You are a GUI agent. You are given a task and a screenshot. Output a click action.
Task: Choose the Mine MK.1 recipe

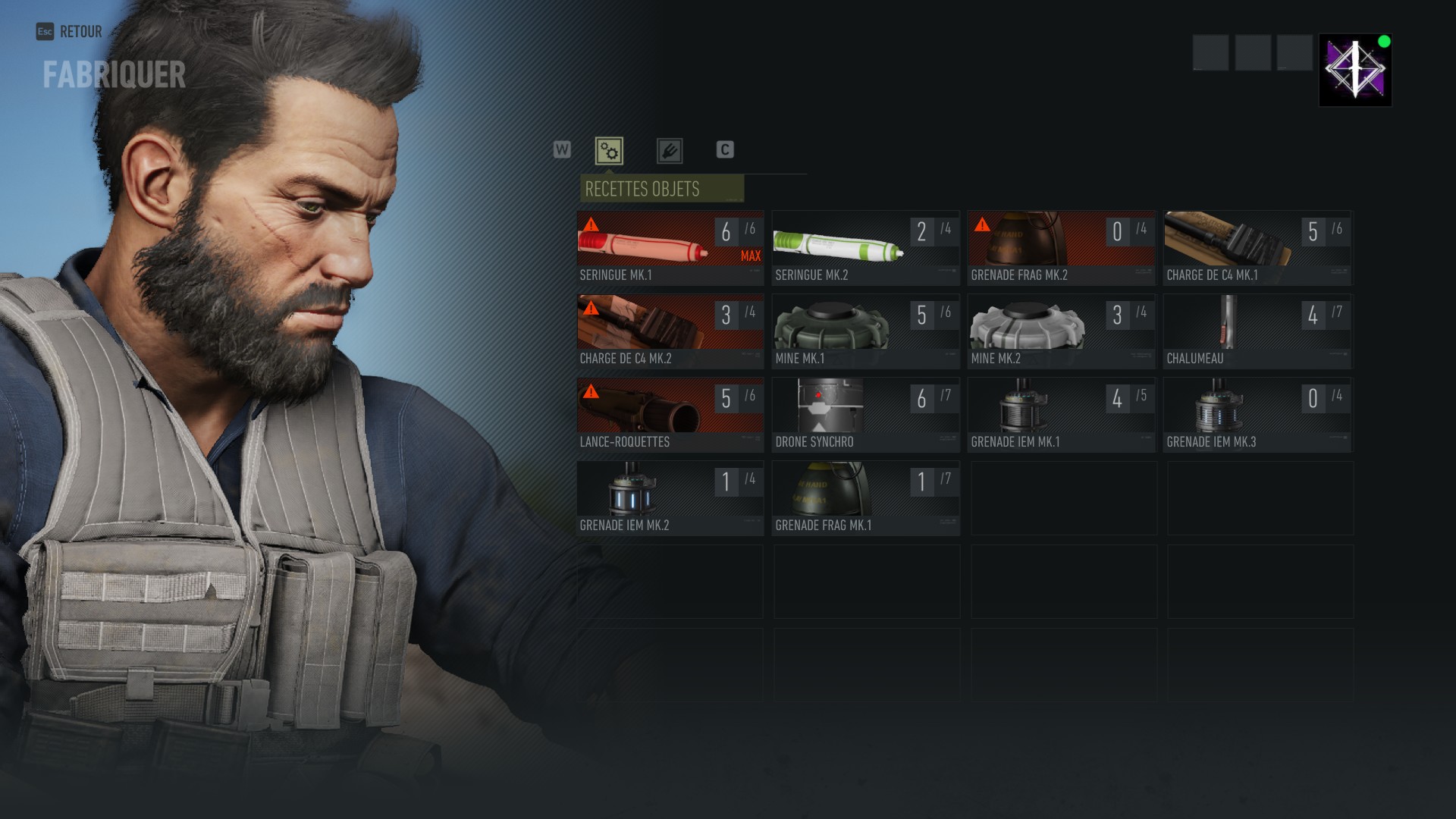(x=865, y=331)
